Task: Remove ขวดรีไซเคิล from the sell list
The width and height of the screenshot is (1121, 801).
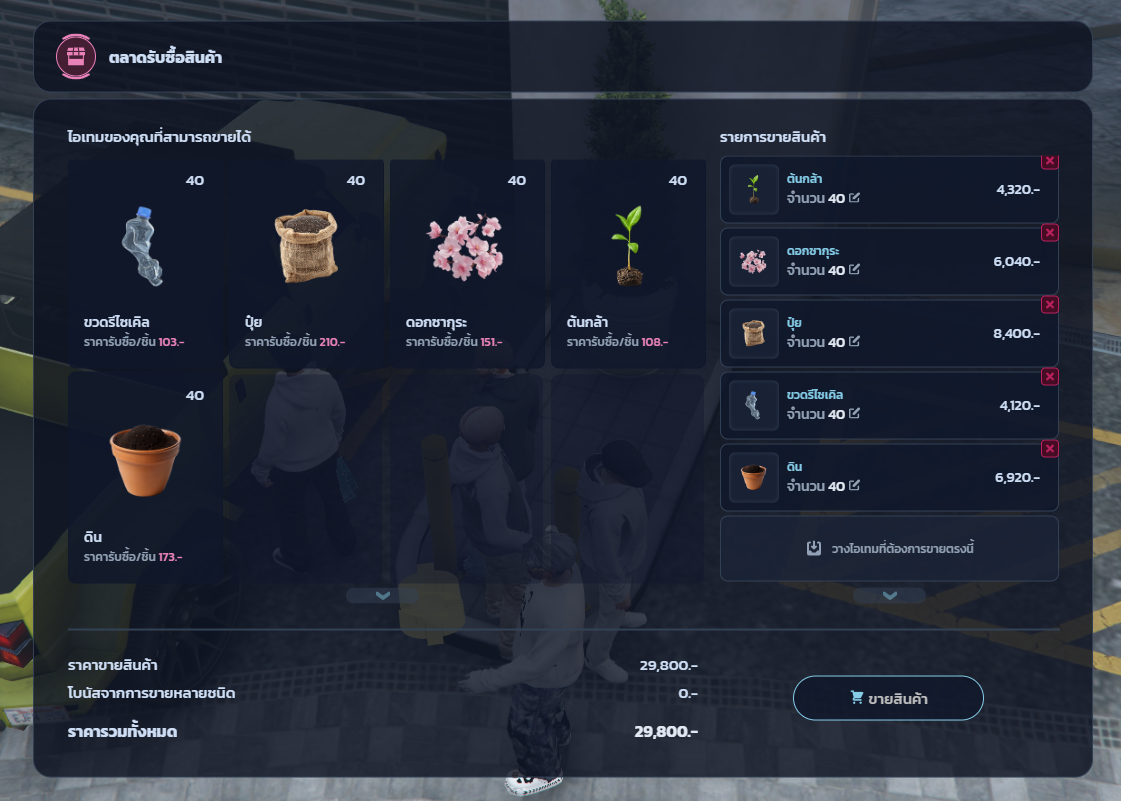Action: (1050, 376)
